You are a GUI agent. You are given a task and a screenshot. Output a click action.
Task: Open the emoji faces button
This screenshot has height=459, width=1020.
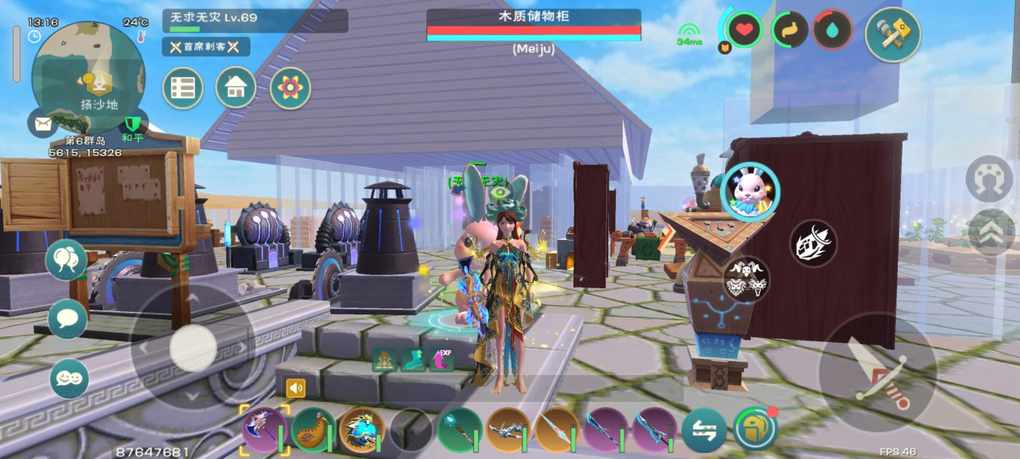pyautogui.click(x=69, y=378)
